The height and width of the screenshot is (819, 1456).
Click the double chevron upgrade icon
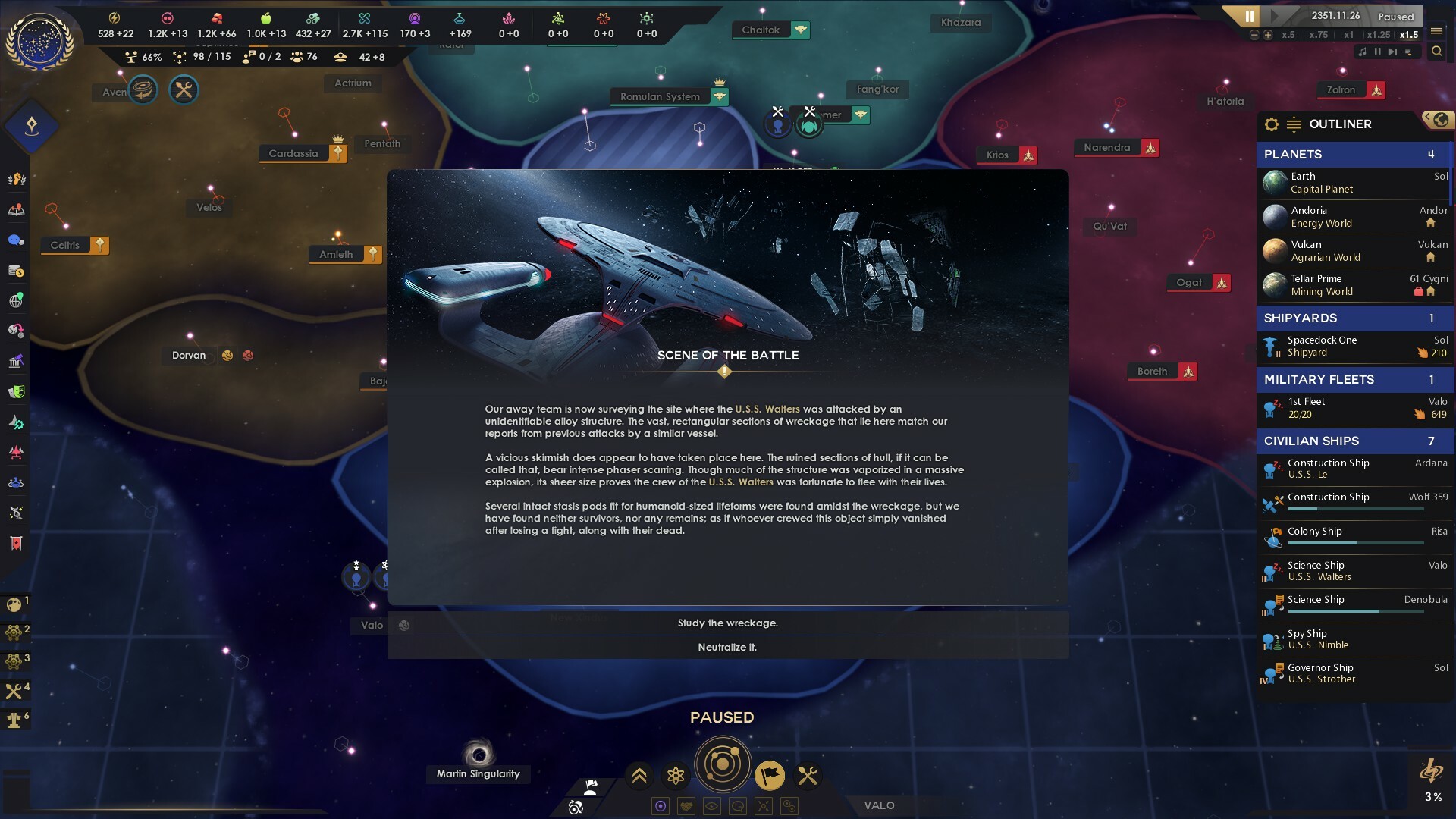tap(639, 776)
